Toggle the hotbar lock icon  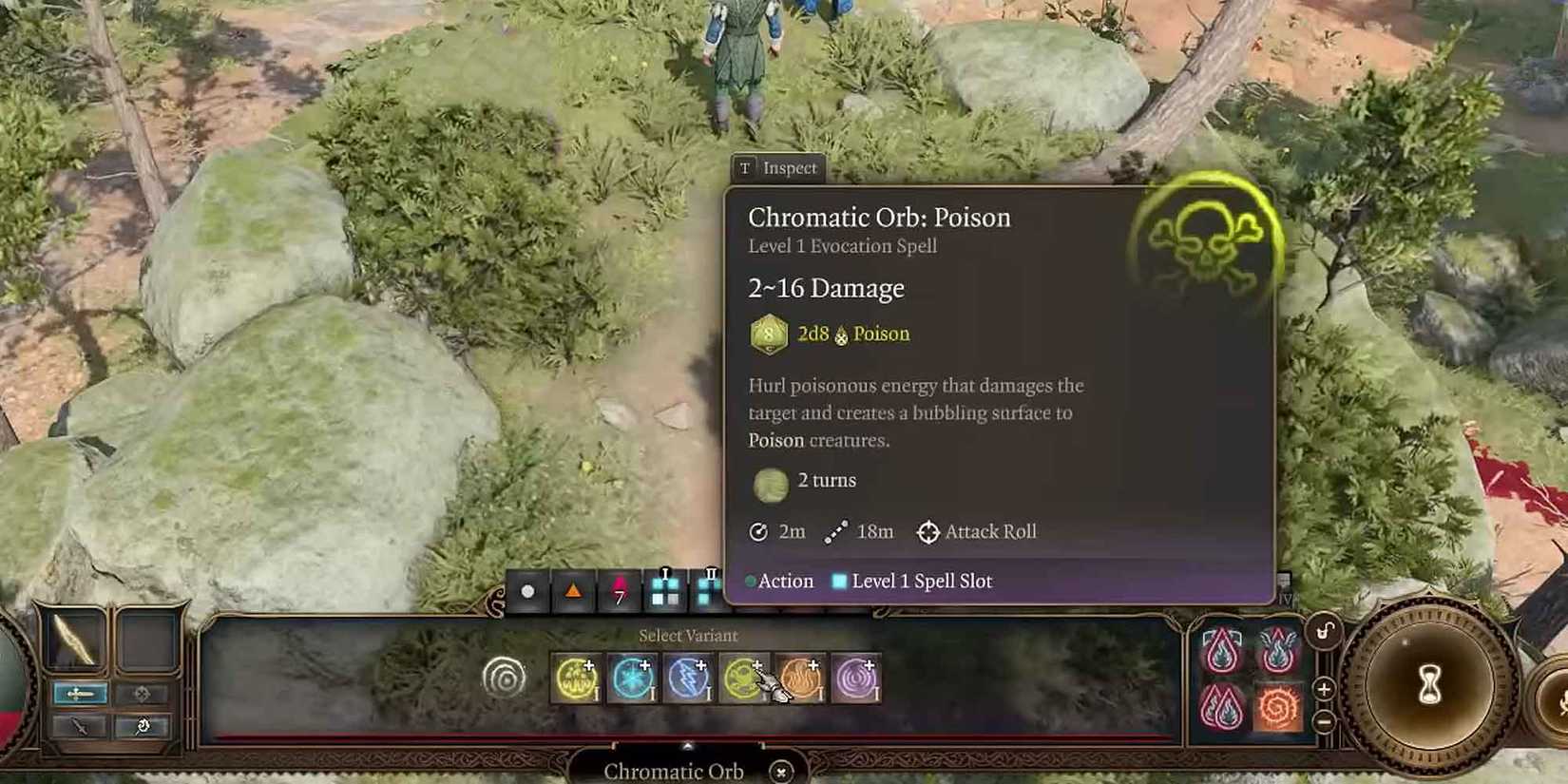(1324, 632)
